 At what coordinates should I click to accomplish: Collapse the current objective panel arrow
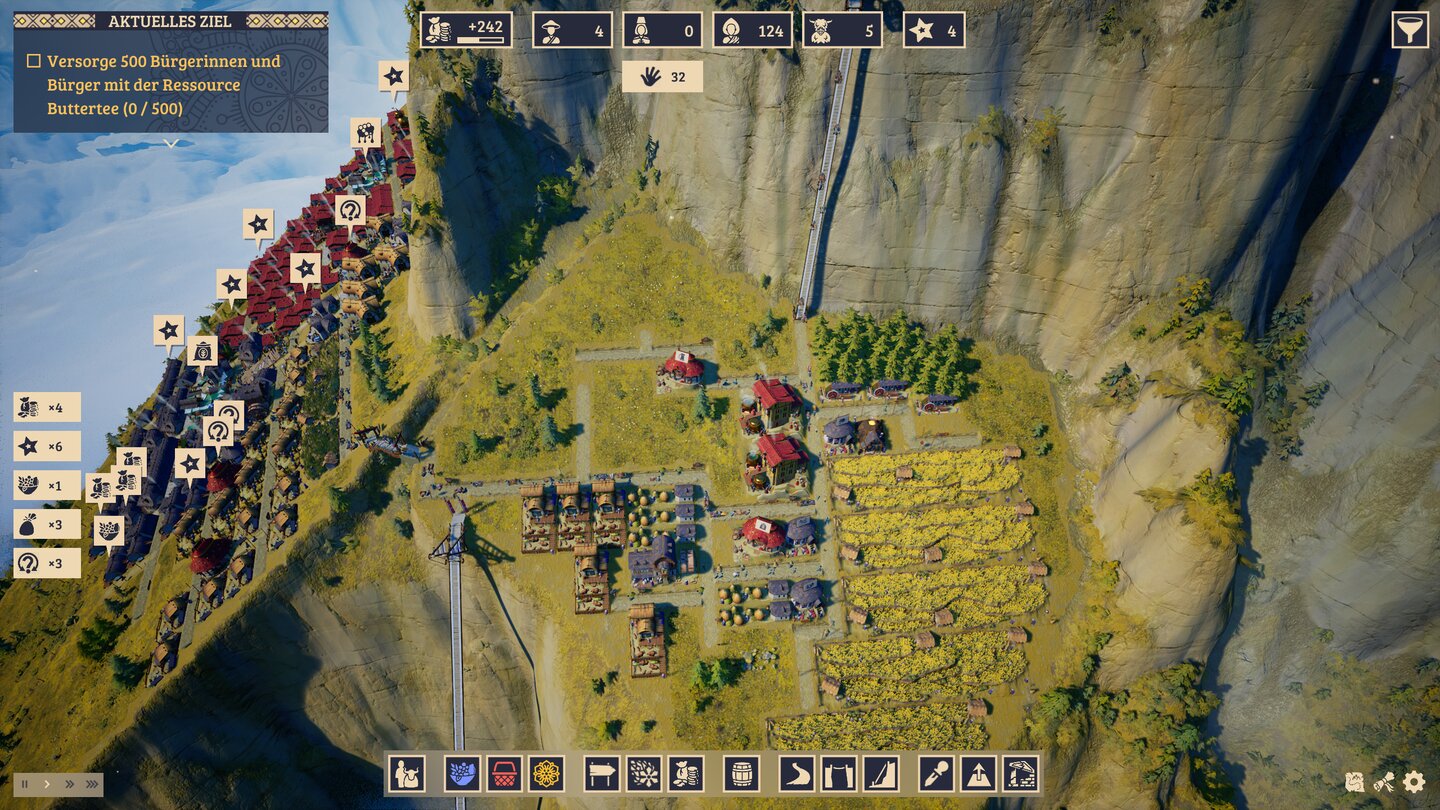coord(171,143)
